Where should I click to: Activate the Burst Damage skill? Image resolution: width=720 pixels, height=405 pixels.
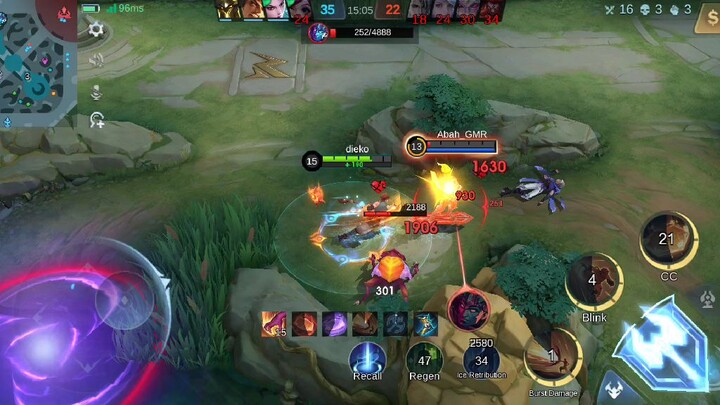pyautogui.click(x=553, y=357)
